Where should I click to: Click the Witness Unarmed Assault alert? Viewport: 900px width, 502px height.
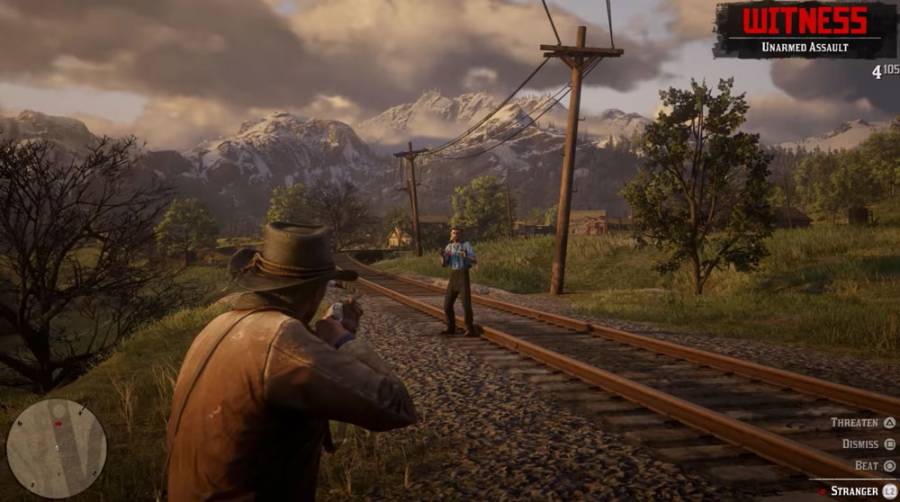click(804, 30)
